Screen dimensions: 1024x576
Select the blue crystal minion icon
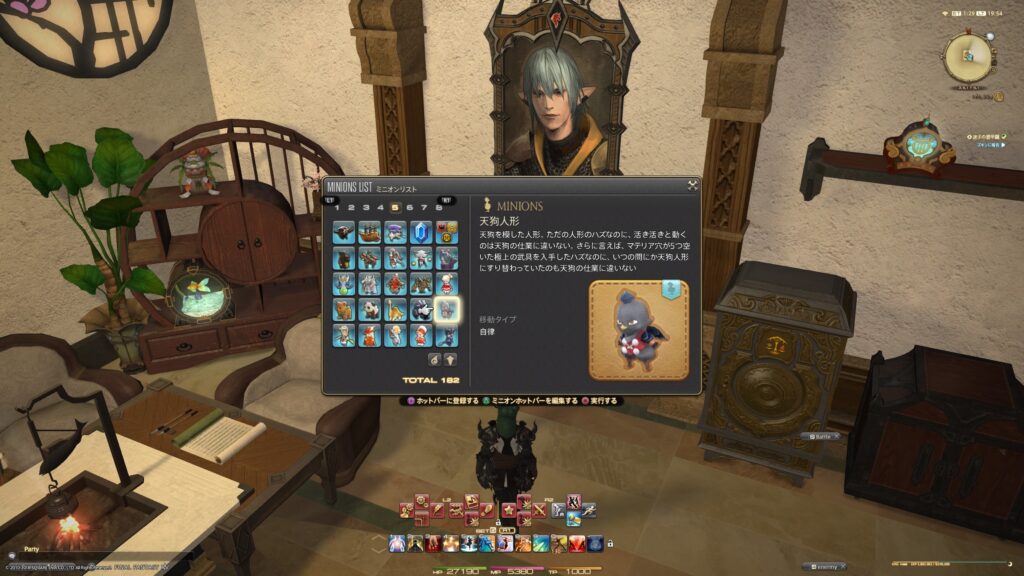click(421, 233)
